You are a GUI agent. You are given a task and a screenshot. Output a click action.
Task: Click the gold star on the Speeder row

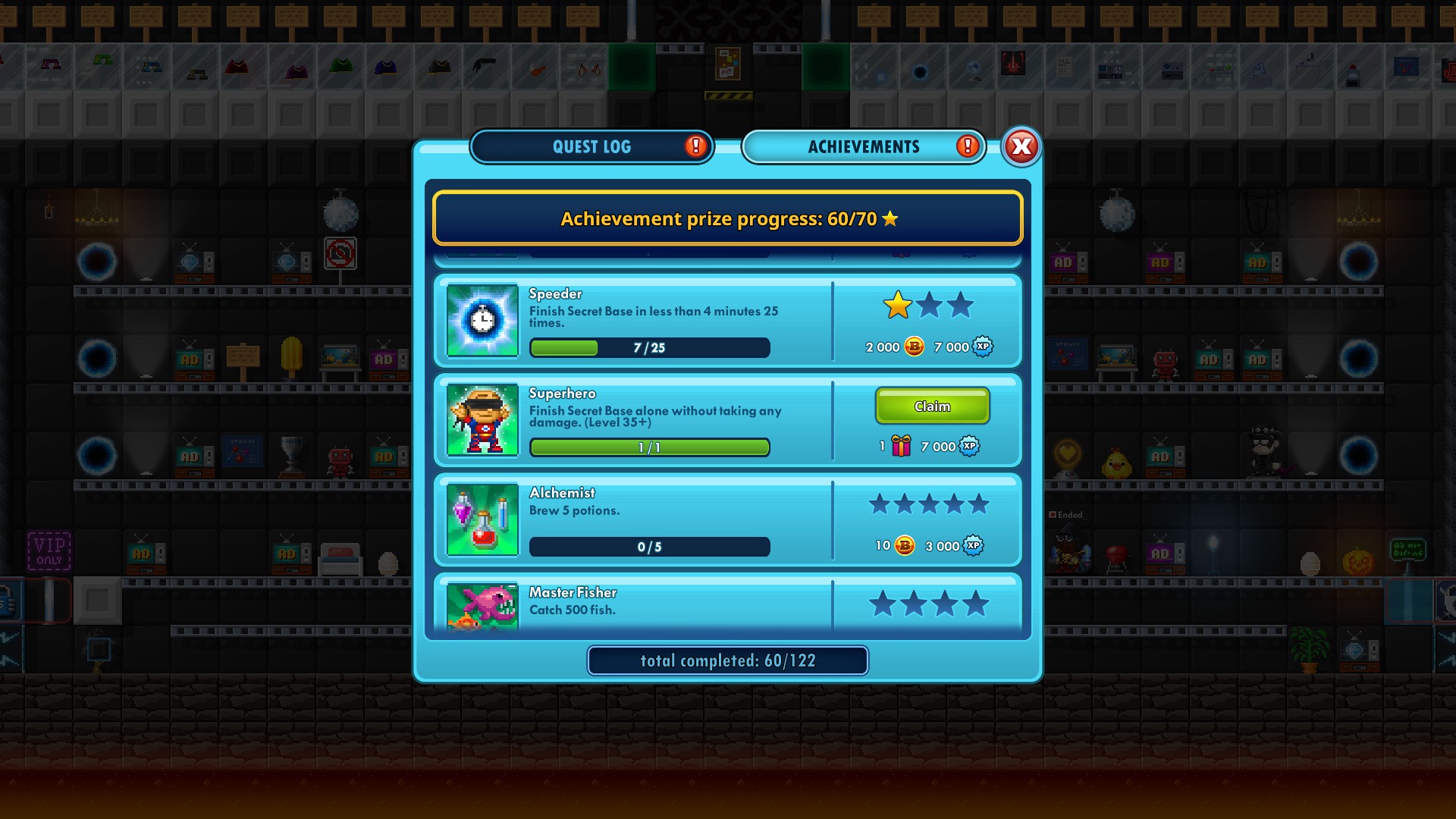point(896,306)
